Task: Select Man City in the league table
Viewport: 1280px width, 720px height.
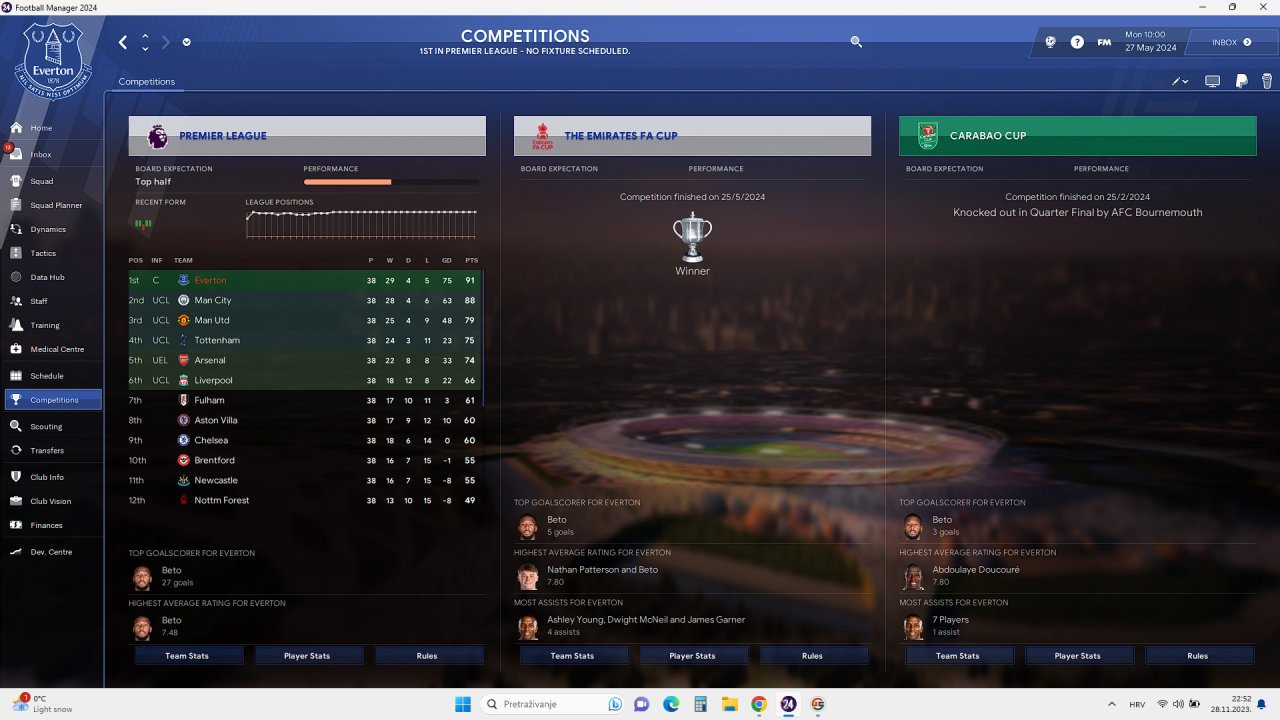Action: click(x=212, y=300)
